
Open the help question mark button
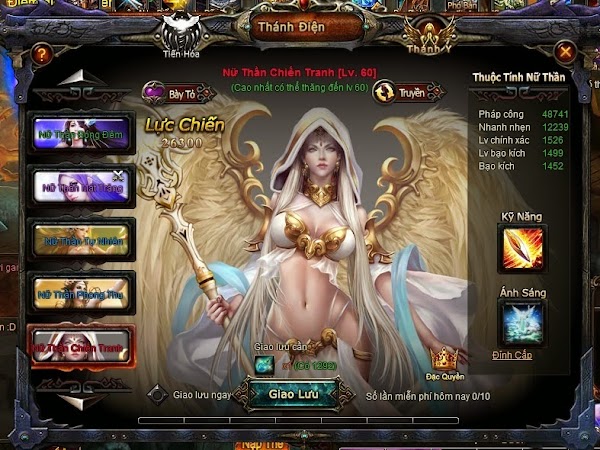[x=41, y=52]
